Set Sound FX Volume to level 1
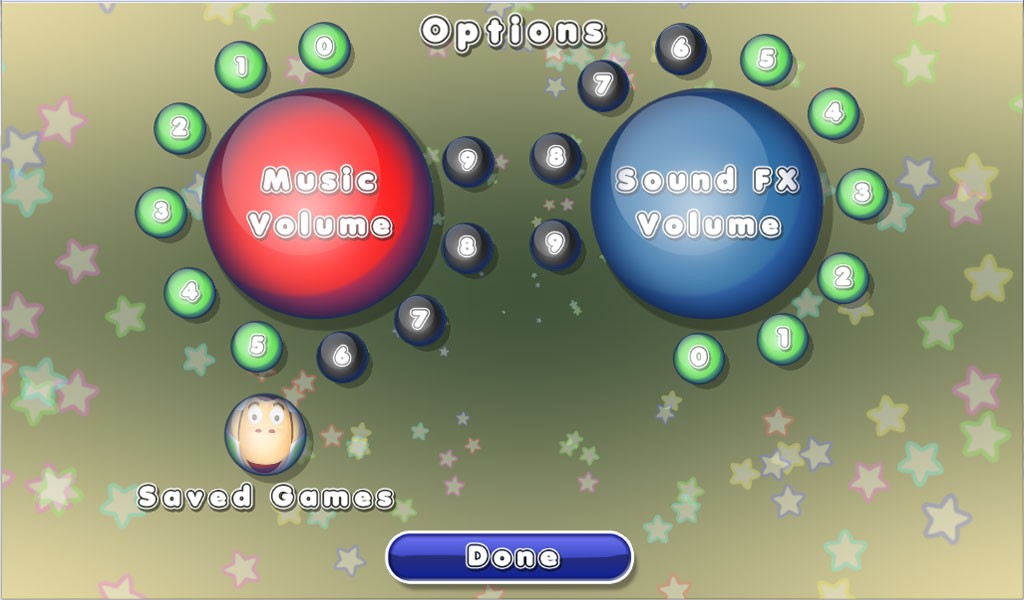Screen dimensions: 1024x600 [x=783, y=338]
